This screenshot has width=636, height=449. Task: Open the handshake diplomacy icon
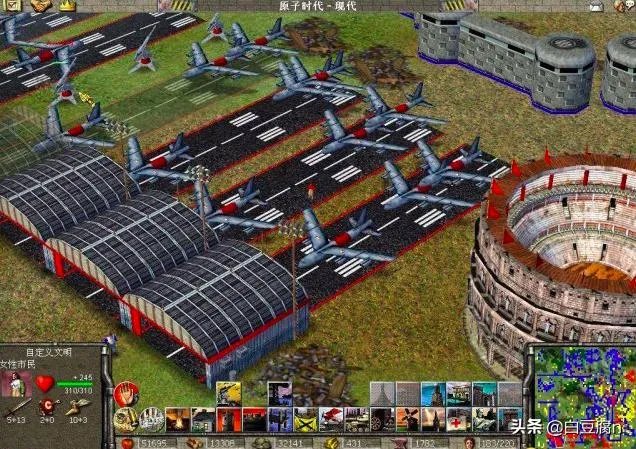(40, 5)
